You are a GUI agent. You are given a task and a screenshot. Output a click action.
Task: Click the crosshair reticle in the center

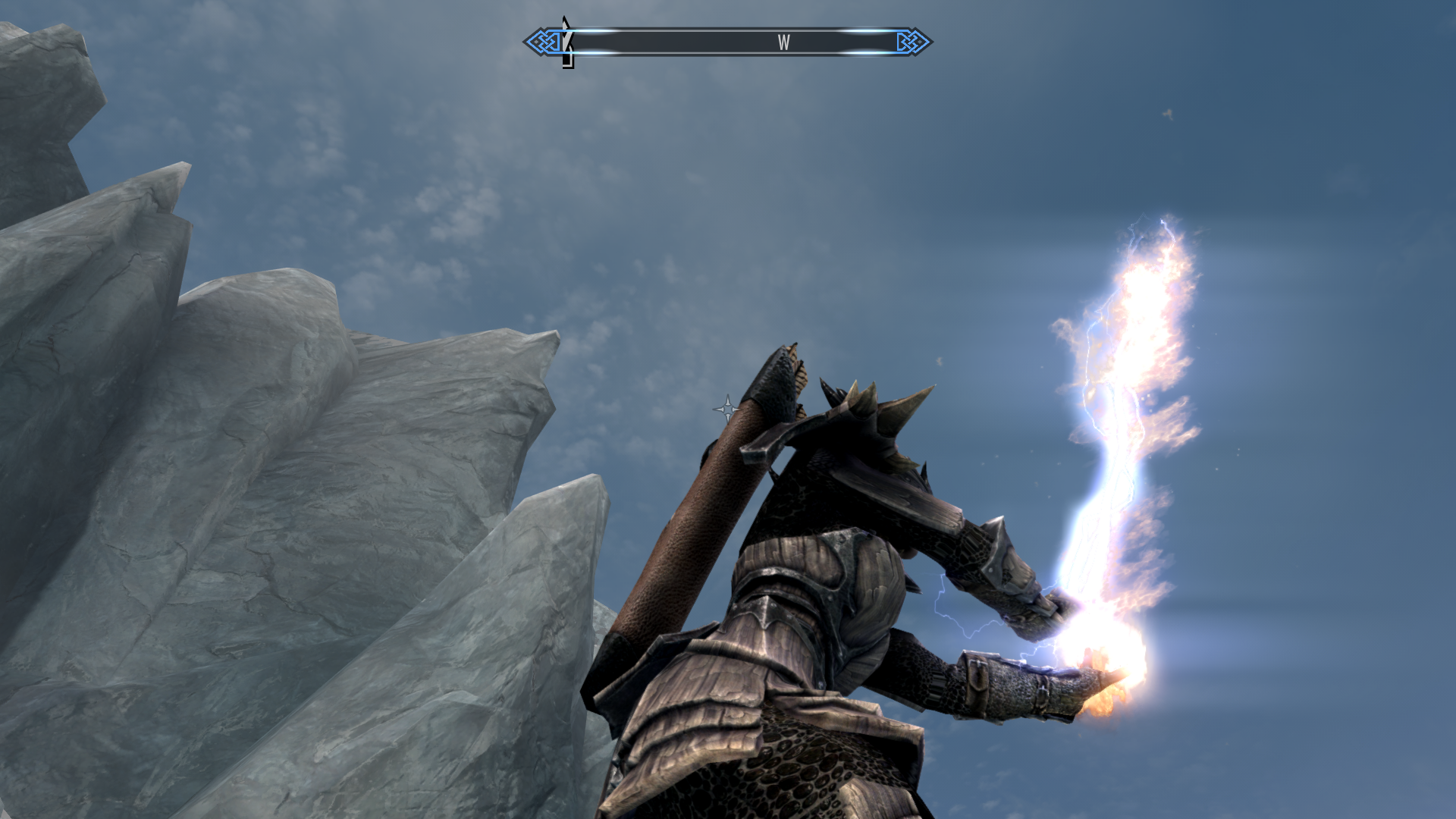coord(727,409)
